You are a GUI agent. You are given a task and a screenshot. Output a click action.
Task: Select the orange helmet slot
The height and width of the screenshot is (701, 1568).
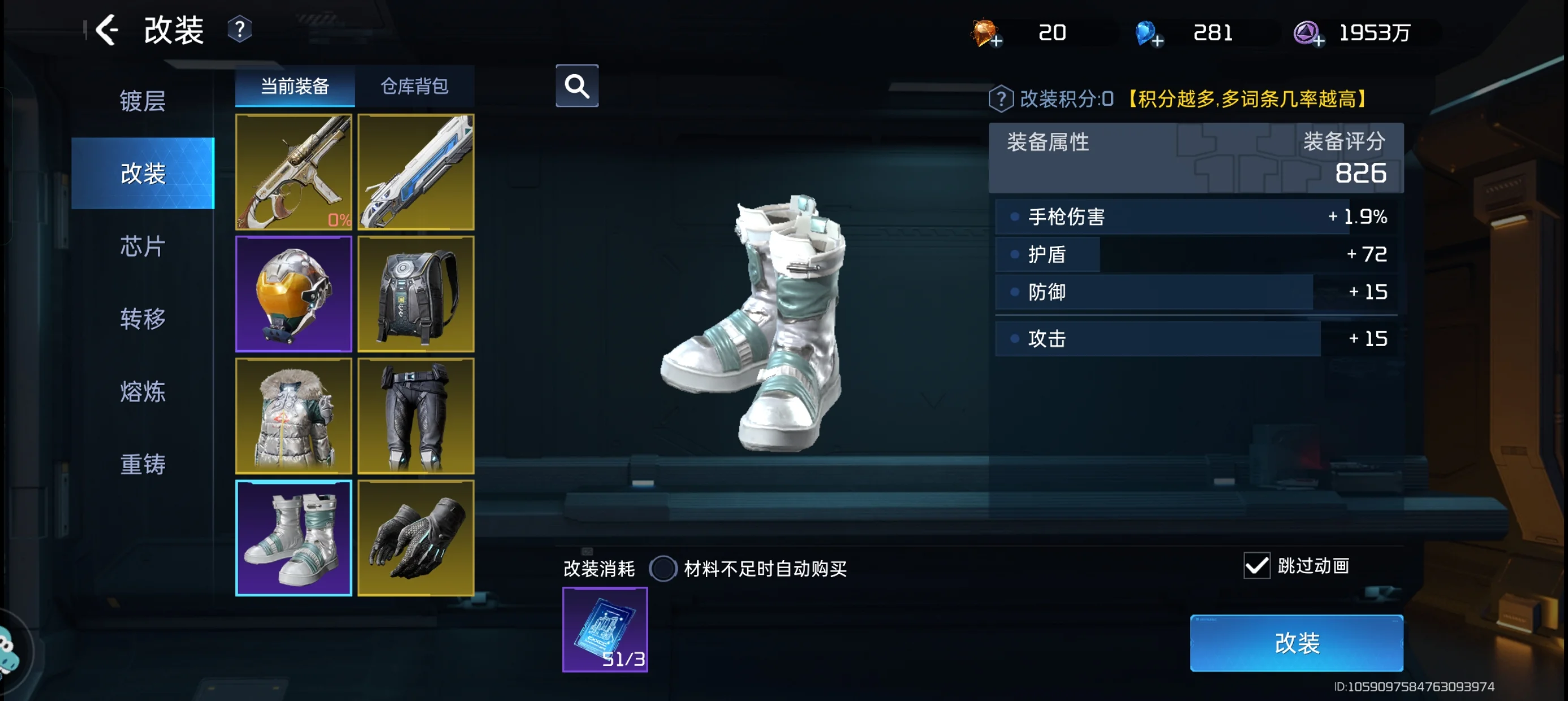(x=294, y=294)
